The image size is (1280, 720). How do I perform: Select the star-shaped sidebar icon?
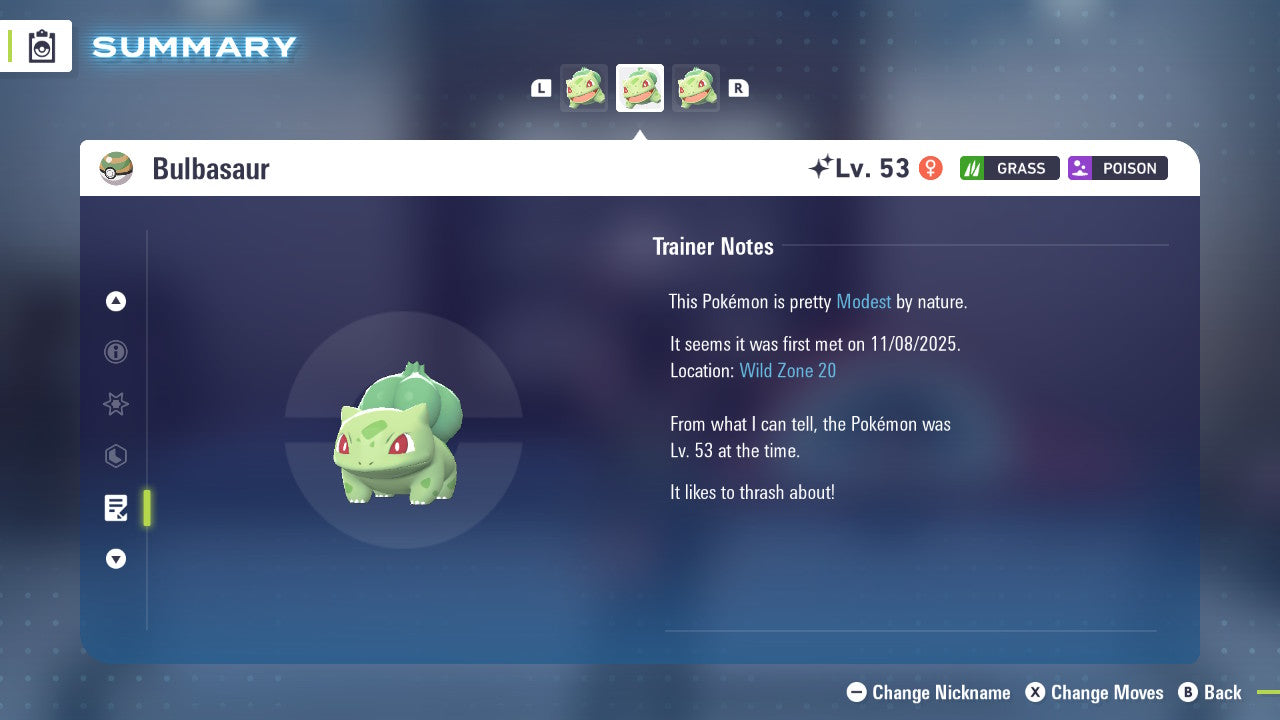pos(115,404)
